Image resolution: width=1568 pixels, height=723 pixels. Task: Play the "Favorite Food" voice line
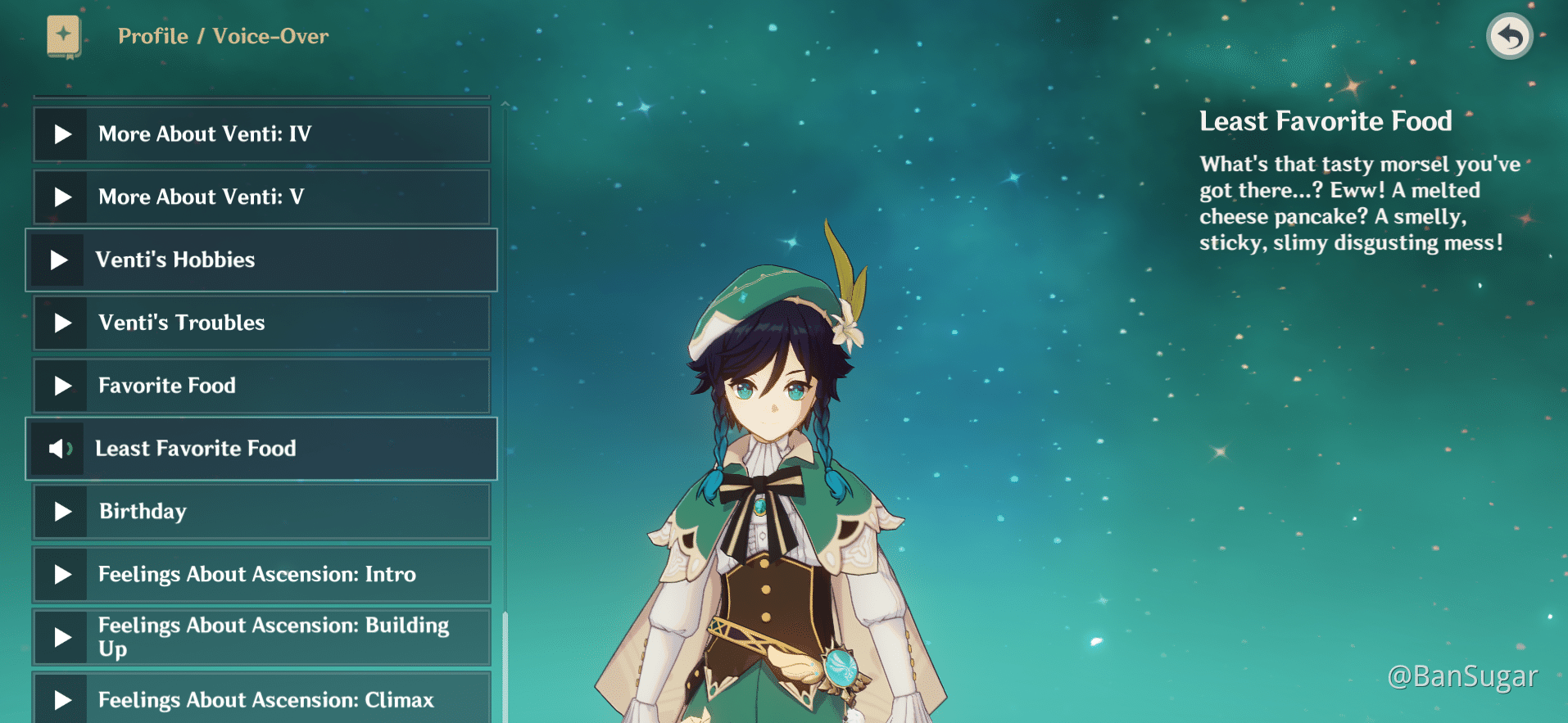point(61,386)
